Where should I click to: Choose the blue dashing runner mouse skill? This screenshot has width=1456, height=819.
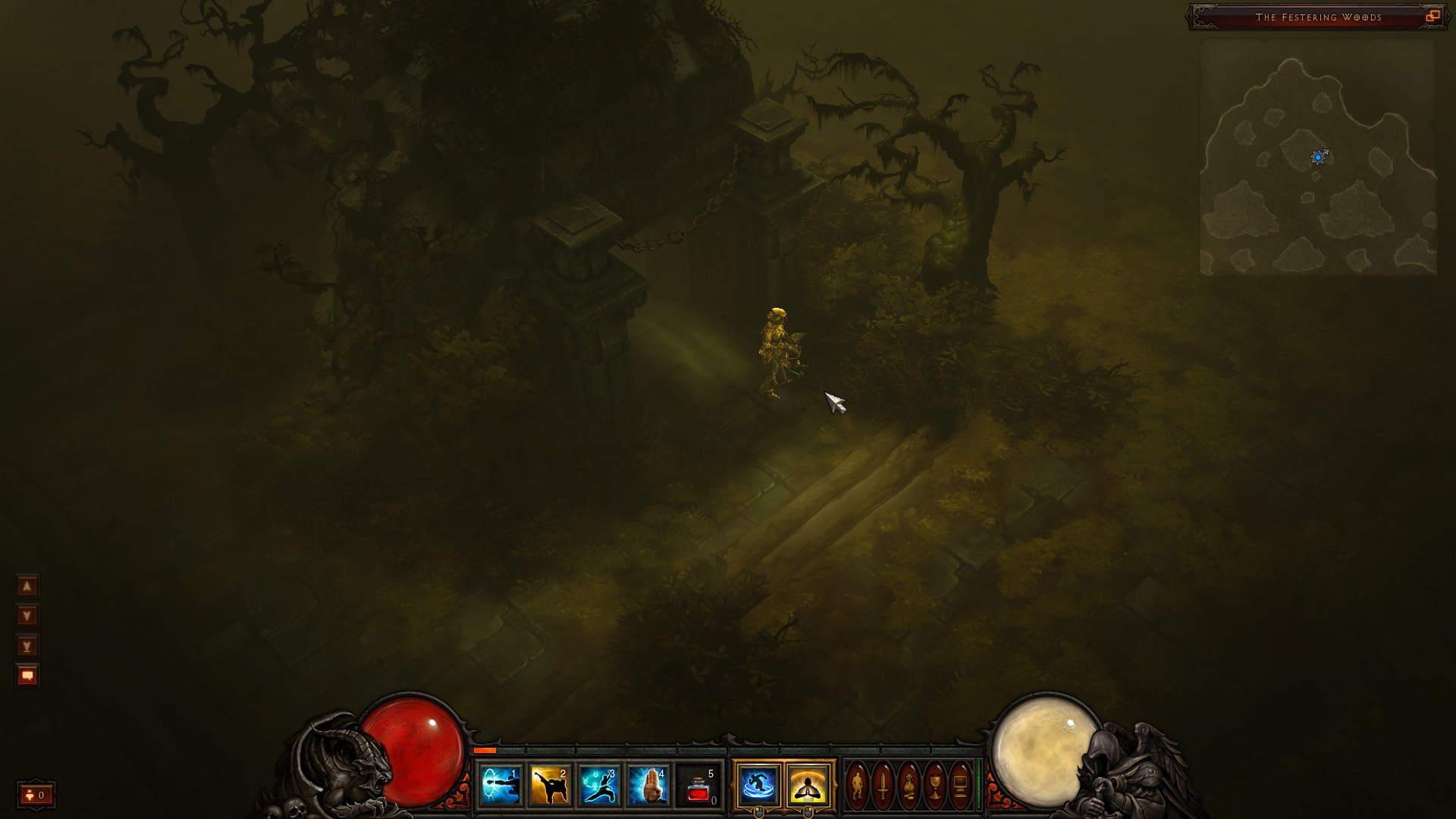tap(758, 786)
